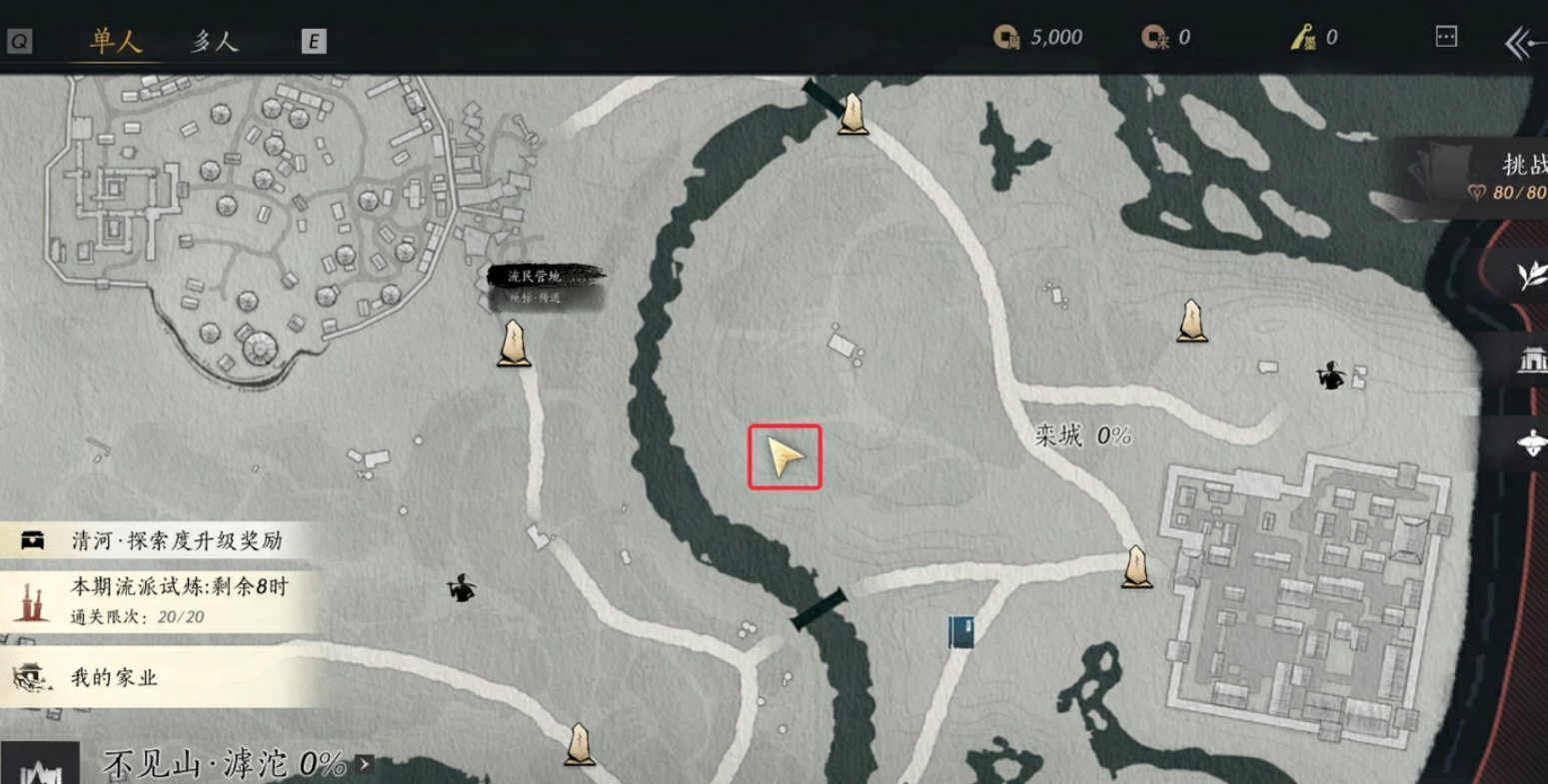1548x784 pixels.
Task: Close the map with the back arrow
Action: point(1523,43)
